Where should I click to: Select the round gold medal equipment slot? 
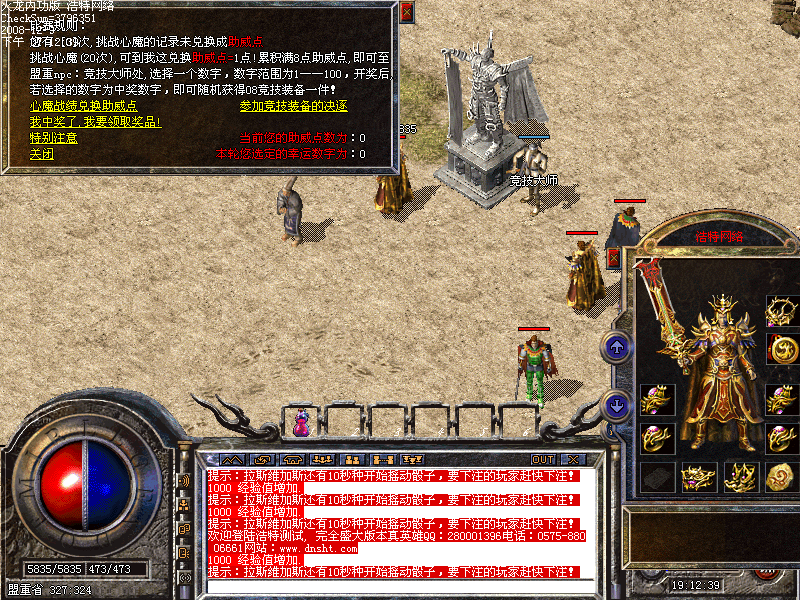point(781,349)
